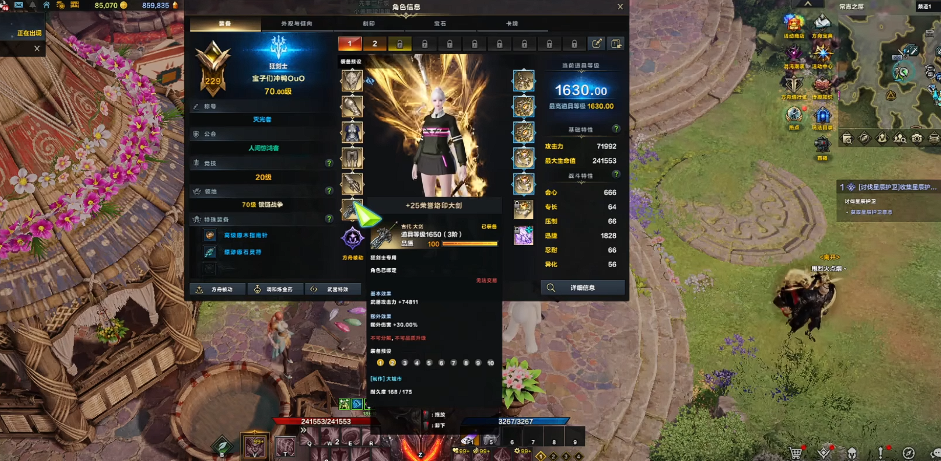Open the 卡牌 (cards) tab
The image size is (941, 461).
[x=513, y=23]
